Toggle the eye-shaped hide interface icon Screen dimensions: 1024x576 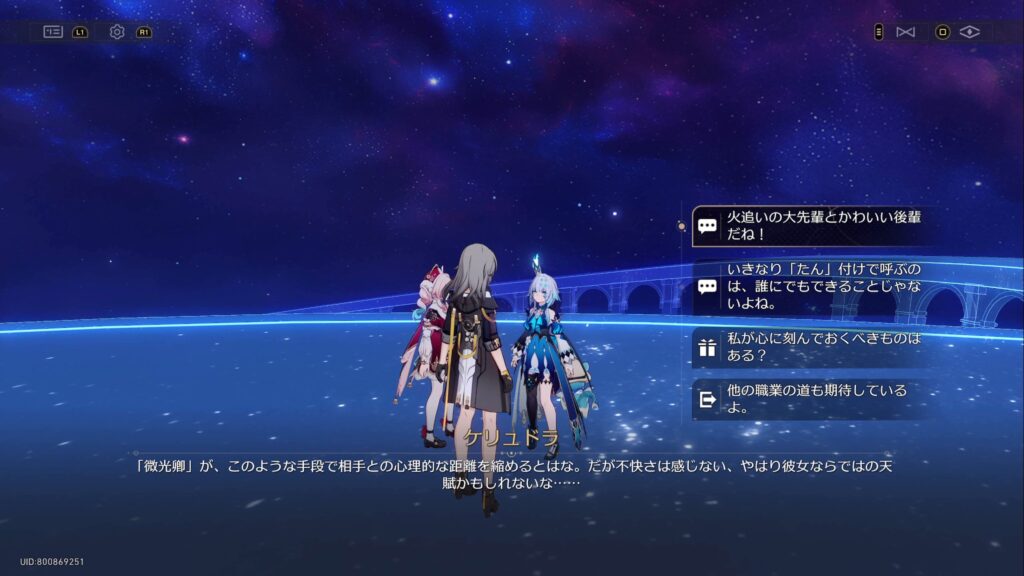click(x=969, y=32)
